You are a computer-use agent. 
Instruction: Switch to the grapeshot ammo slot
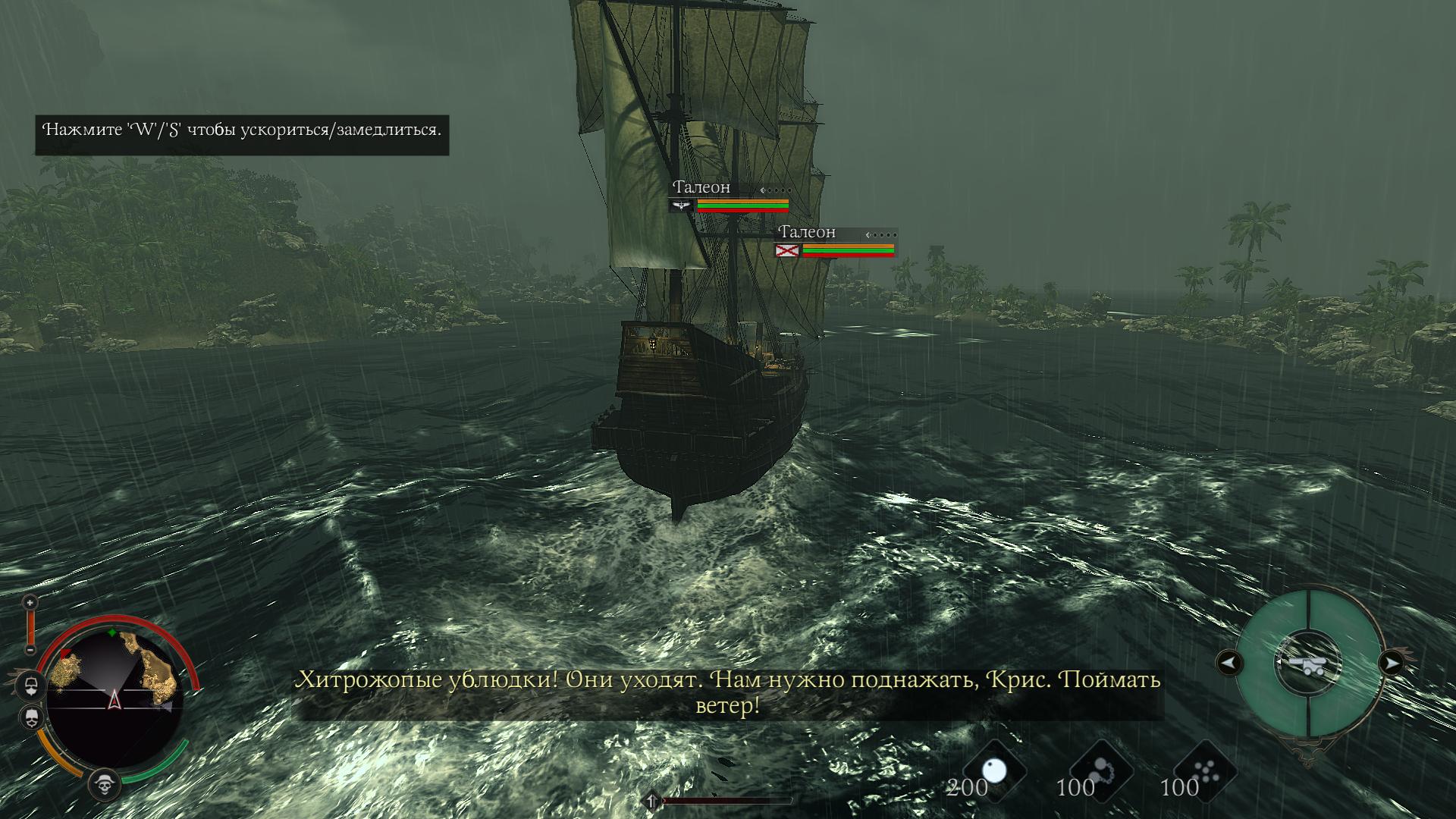point(1204,770)
